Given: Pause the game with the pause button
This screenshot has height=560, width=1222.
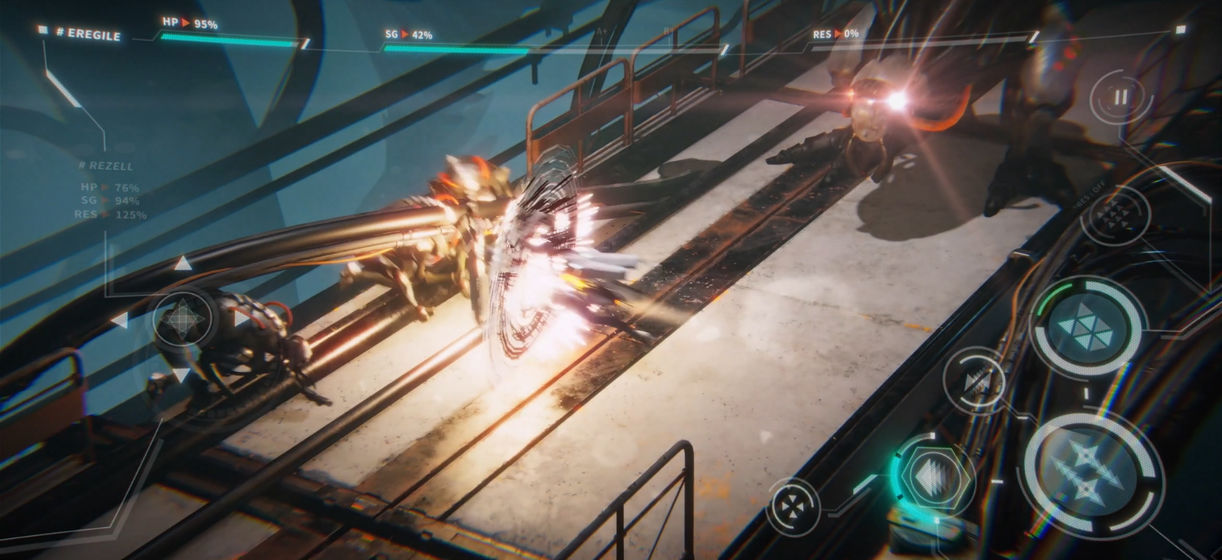Looking at the screenshot, I should click(x=1121, y=98).
